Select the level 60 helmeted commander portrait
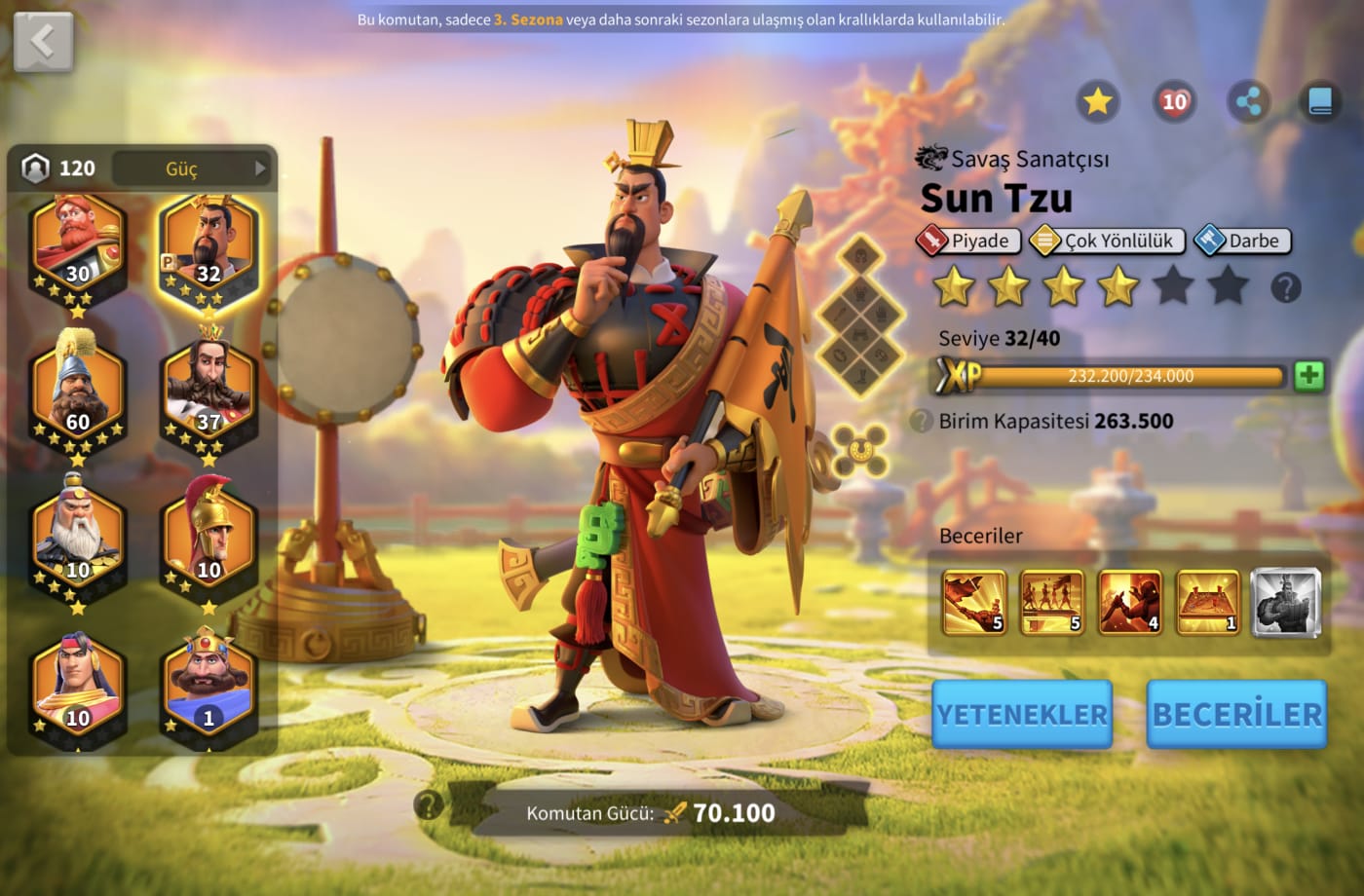Image resolution: width=1364 pixels, height=896 pixels. point(78,390)
